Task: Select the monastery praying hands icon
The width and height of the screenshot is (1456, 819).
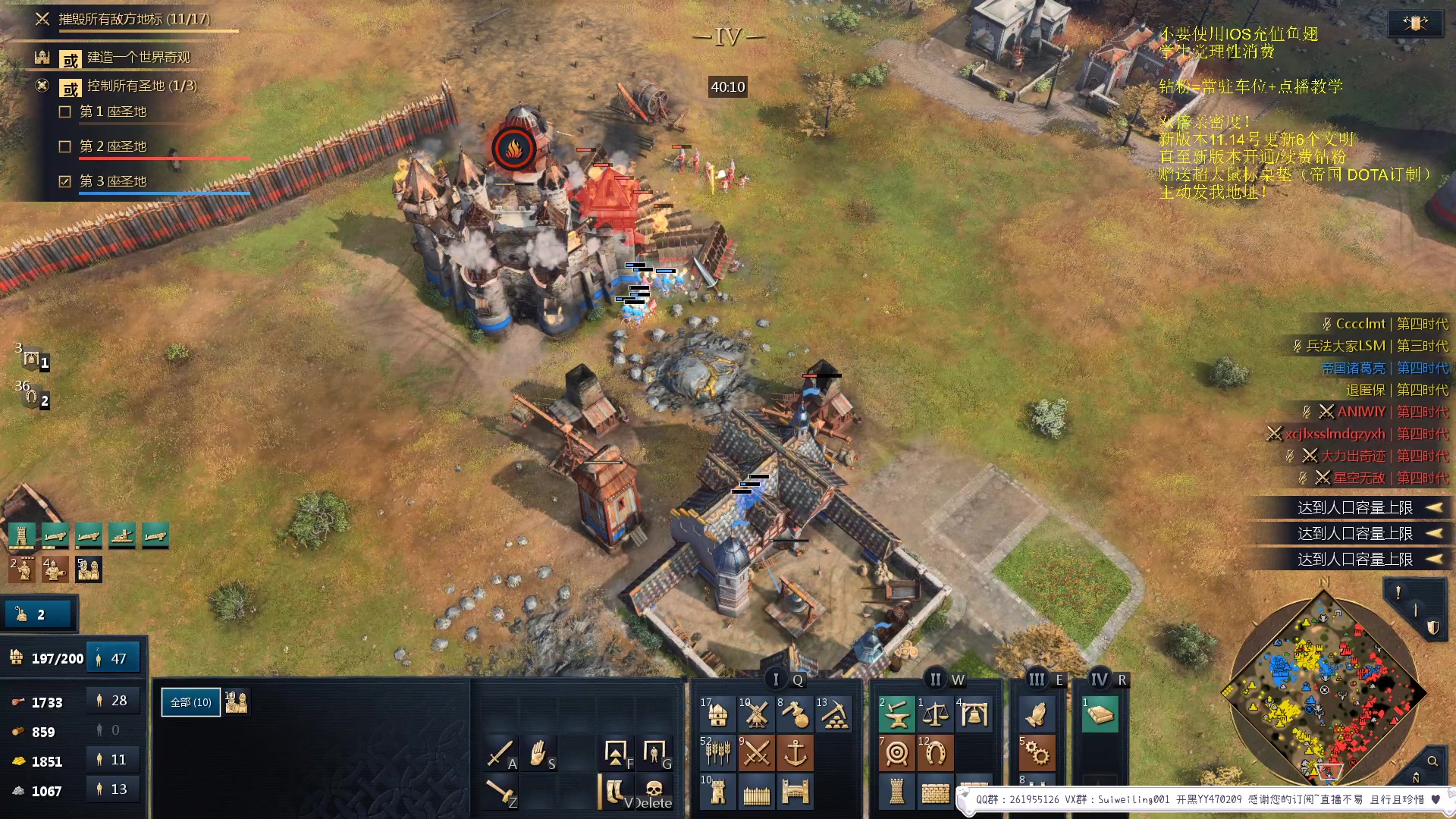Action: click(x=1036, y=714)
